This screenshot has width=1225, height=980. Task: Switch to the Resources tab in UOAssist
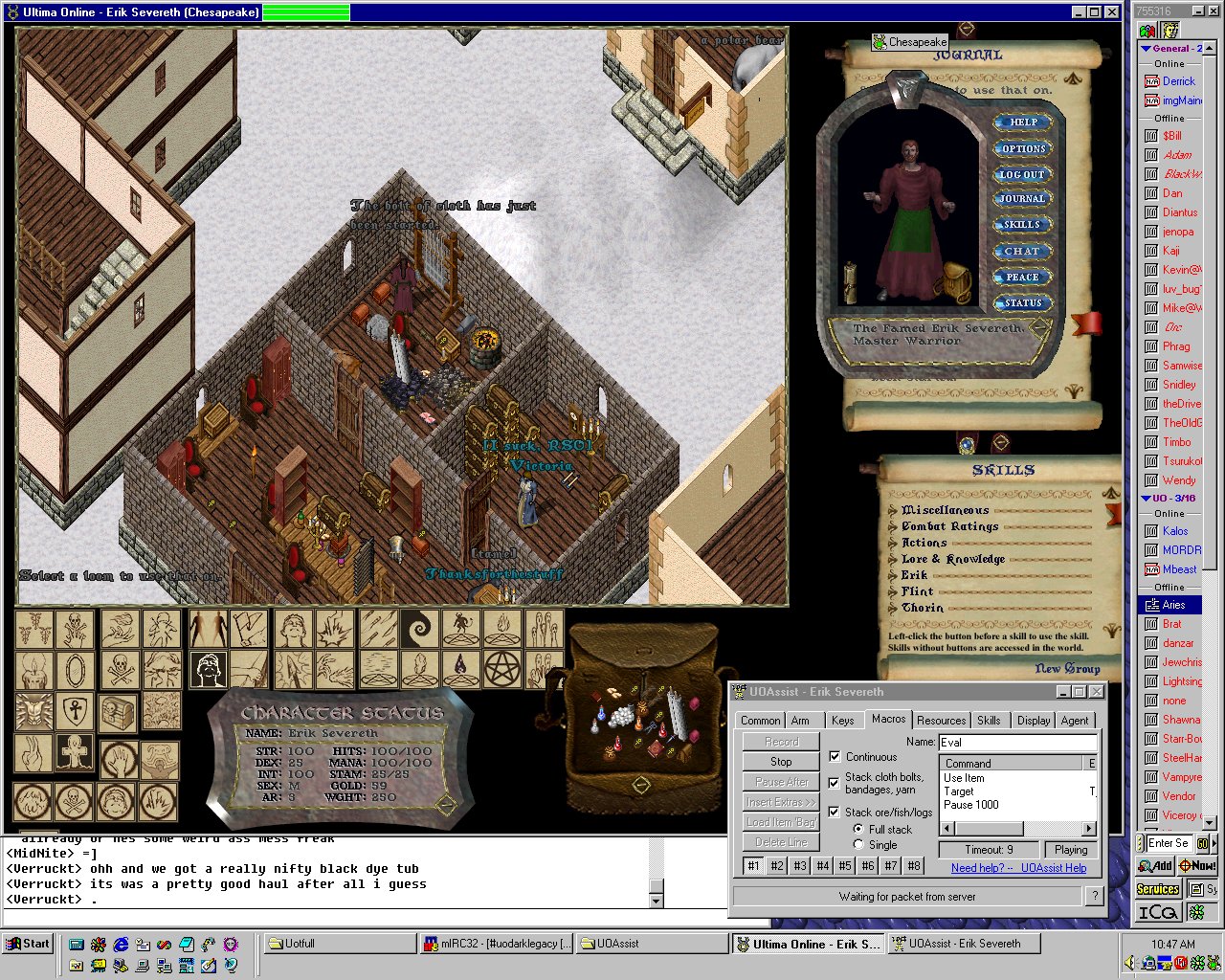[x=941, y=721]
